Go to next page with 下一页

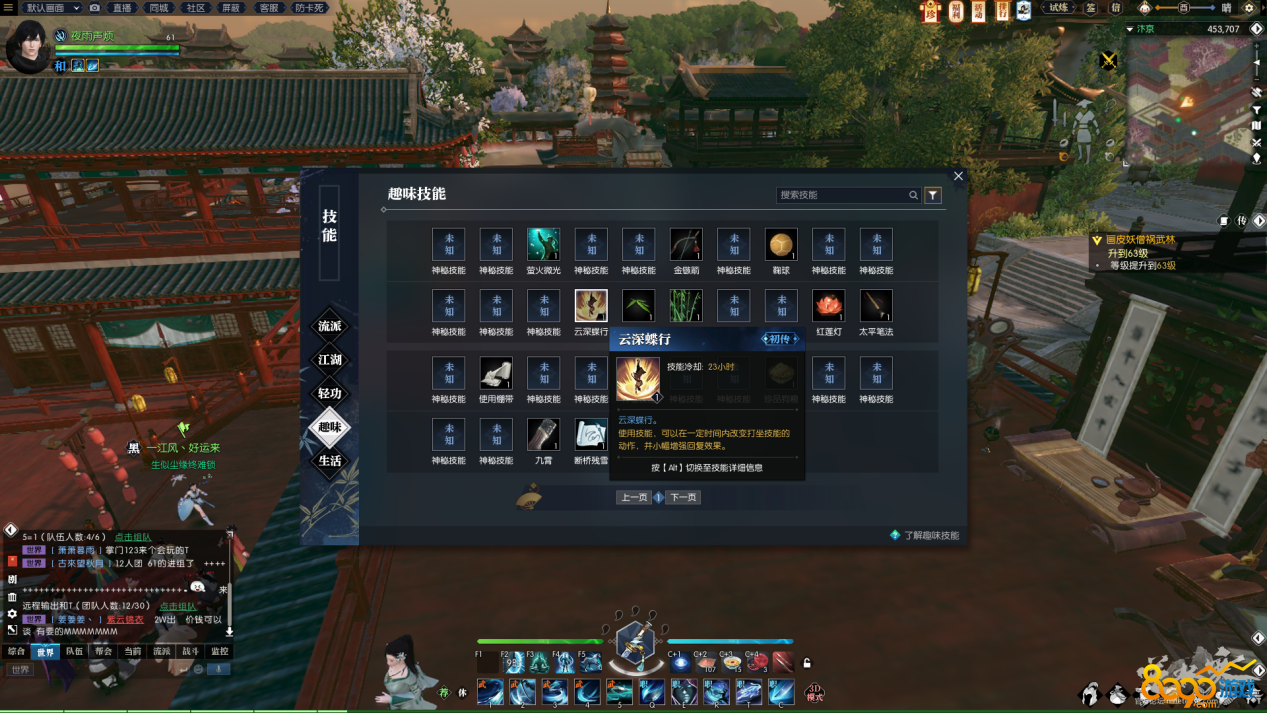point(683,497)
